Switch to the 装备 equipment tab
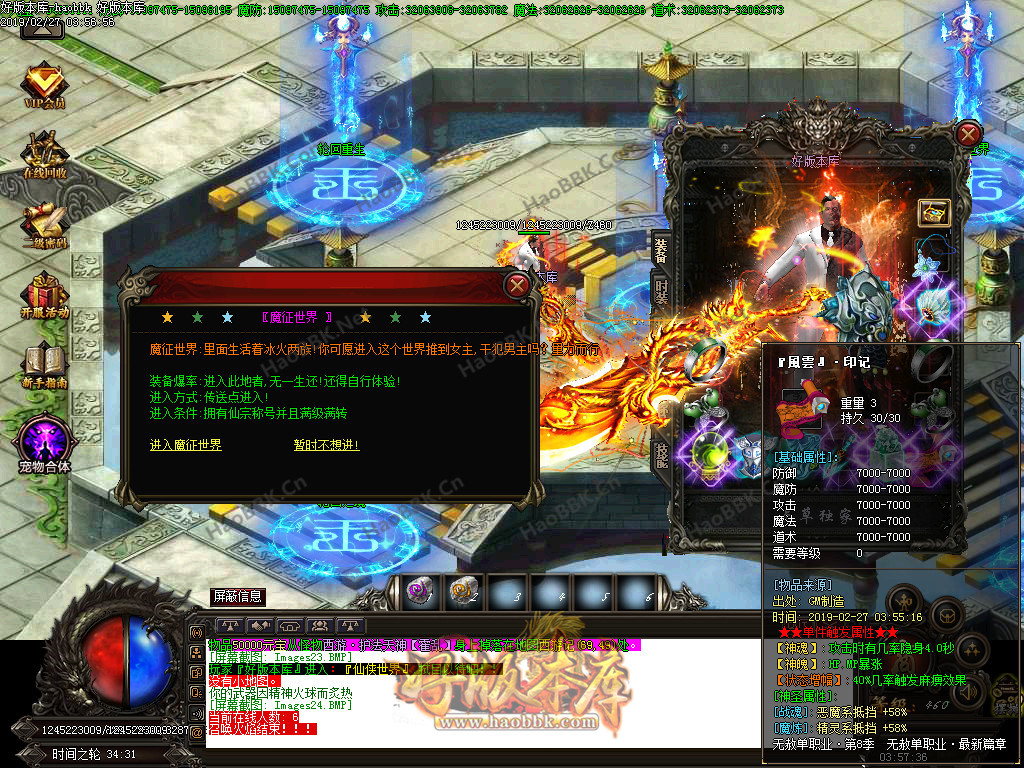The height and width of the screenshot is (768, 1024). 661,249
